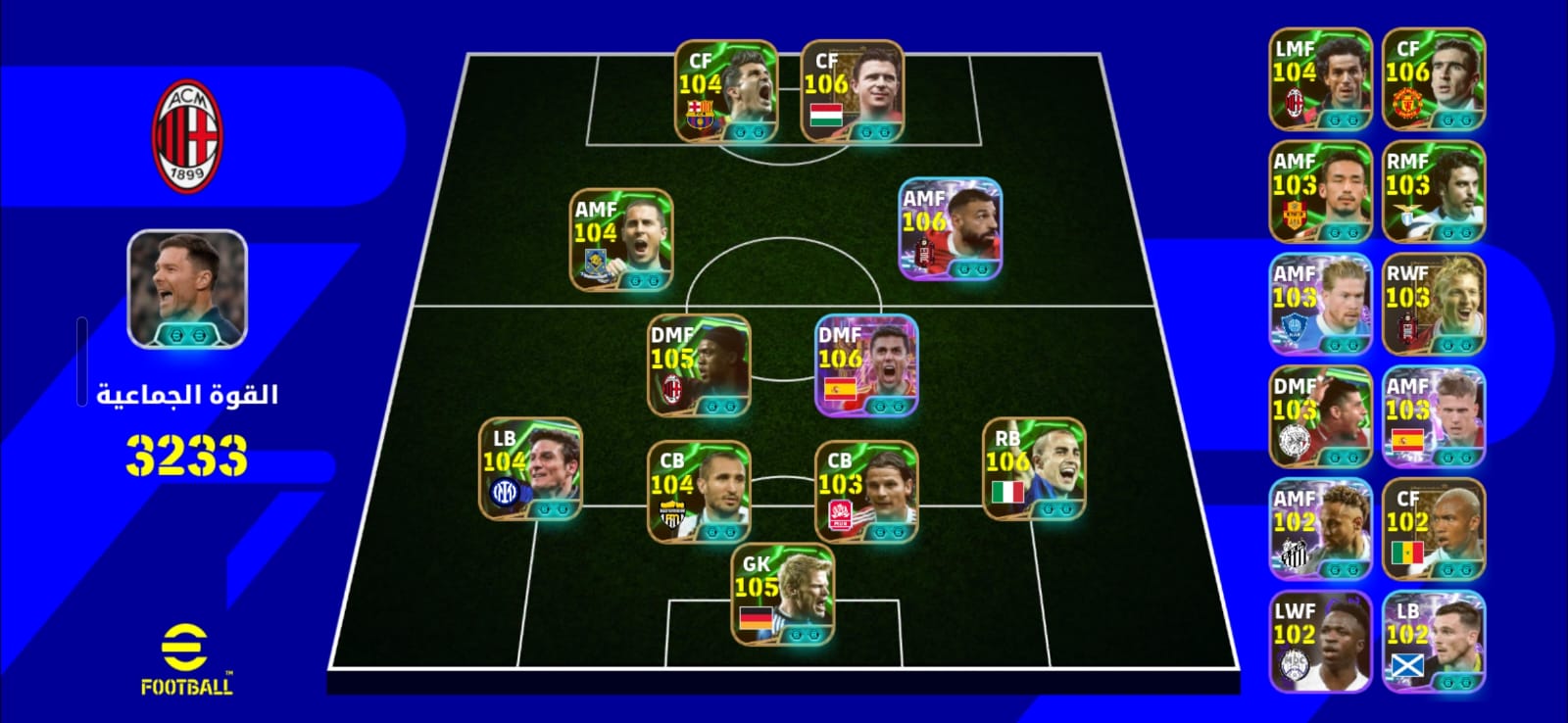Select the AMF 106 purple card

[x=950, y=228]
